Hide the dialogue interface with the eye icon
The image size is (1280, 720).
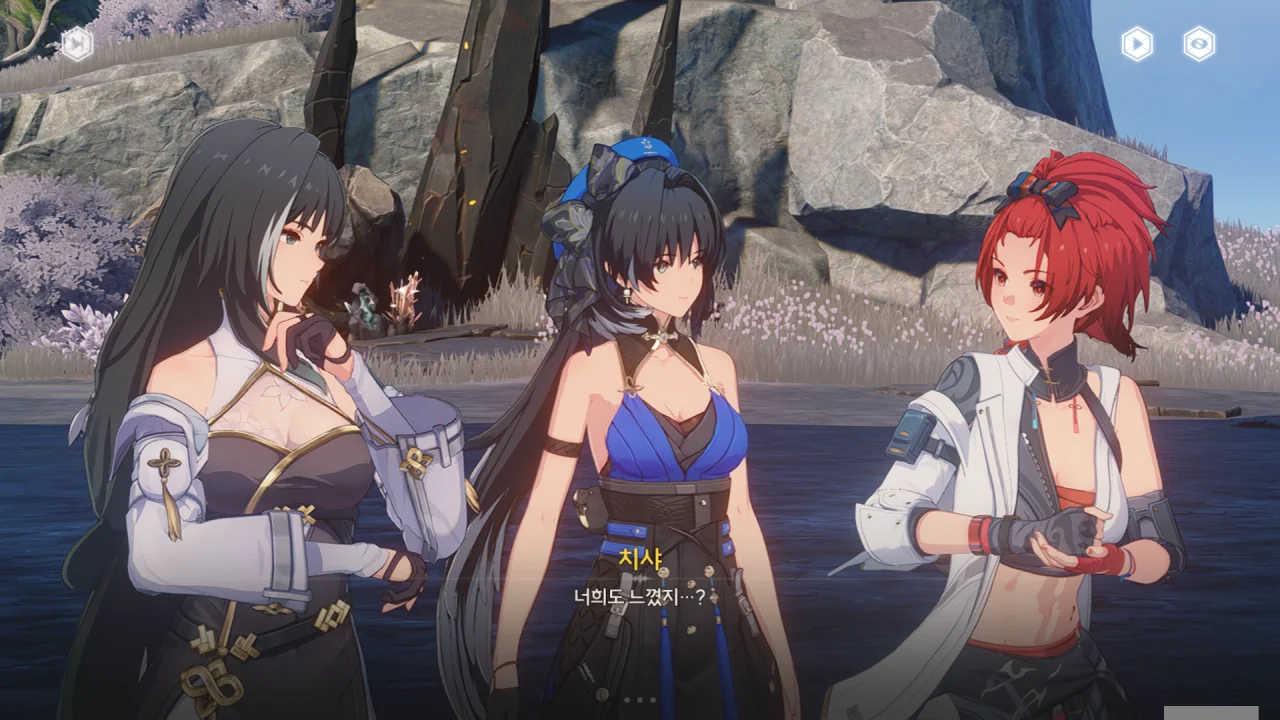point(1199,44)
